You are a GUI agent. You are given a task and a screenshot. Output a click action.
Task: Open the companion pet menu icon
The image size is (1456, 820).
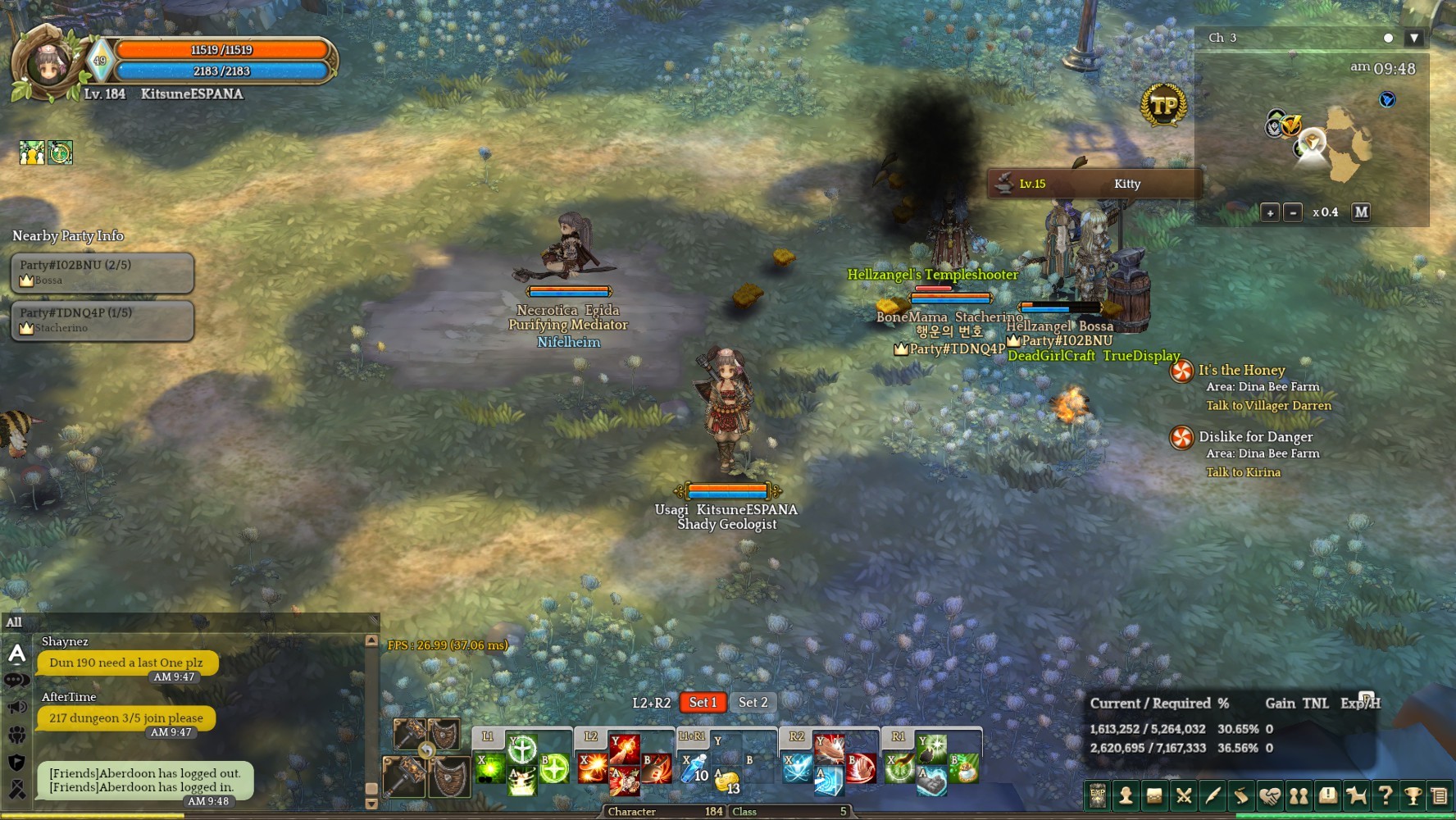click(x=1356, y=795)
